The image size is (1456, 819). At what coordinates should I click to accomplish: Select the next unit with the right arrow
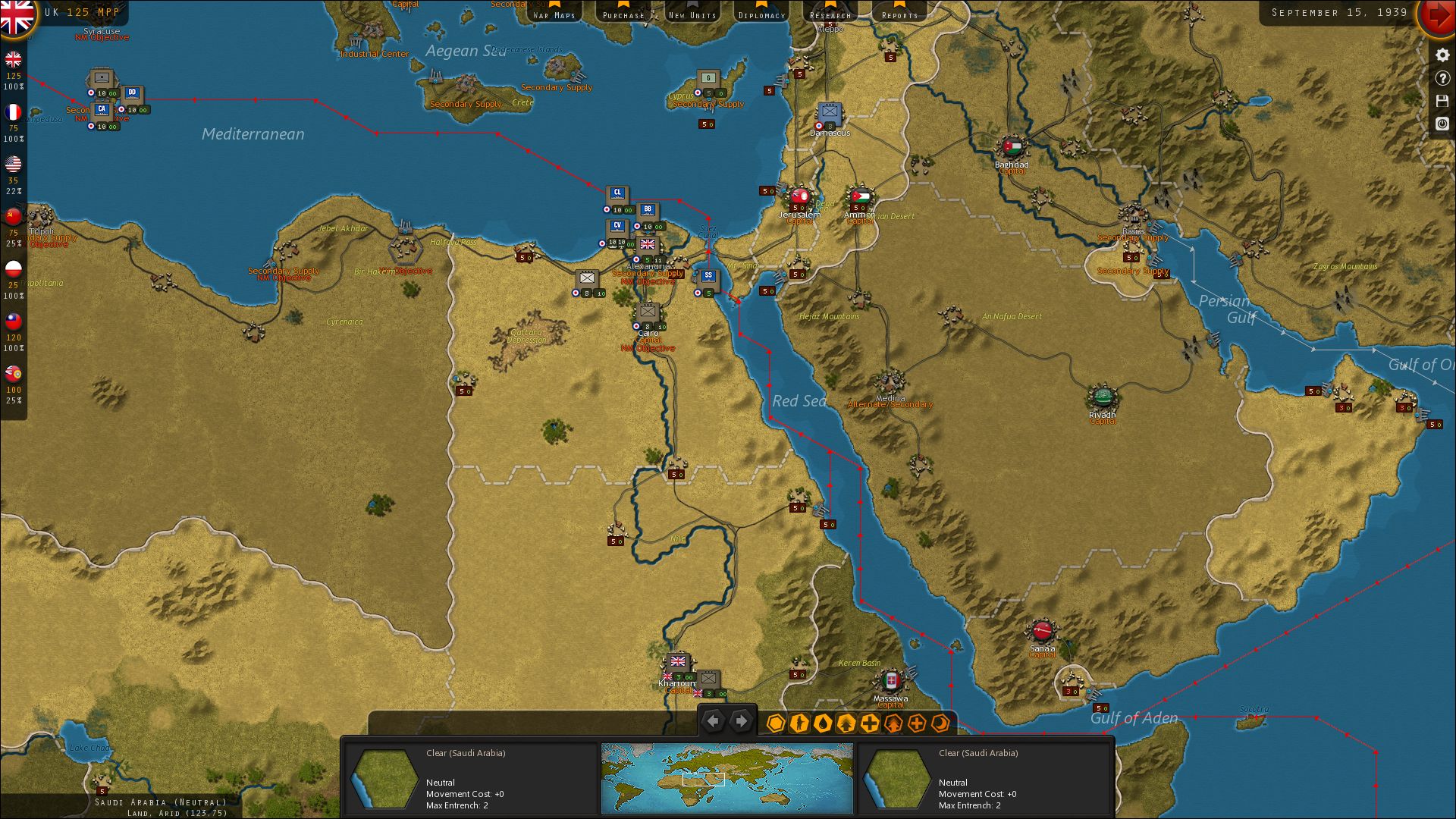pyautogui.click(x=742, y=721)
